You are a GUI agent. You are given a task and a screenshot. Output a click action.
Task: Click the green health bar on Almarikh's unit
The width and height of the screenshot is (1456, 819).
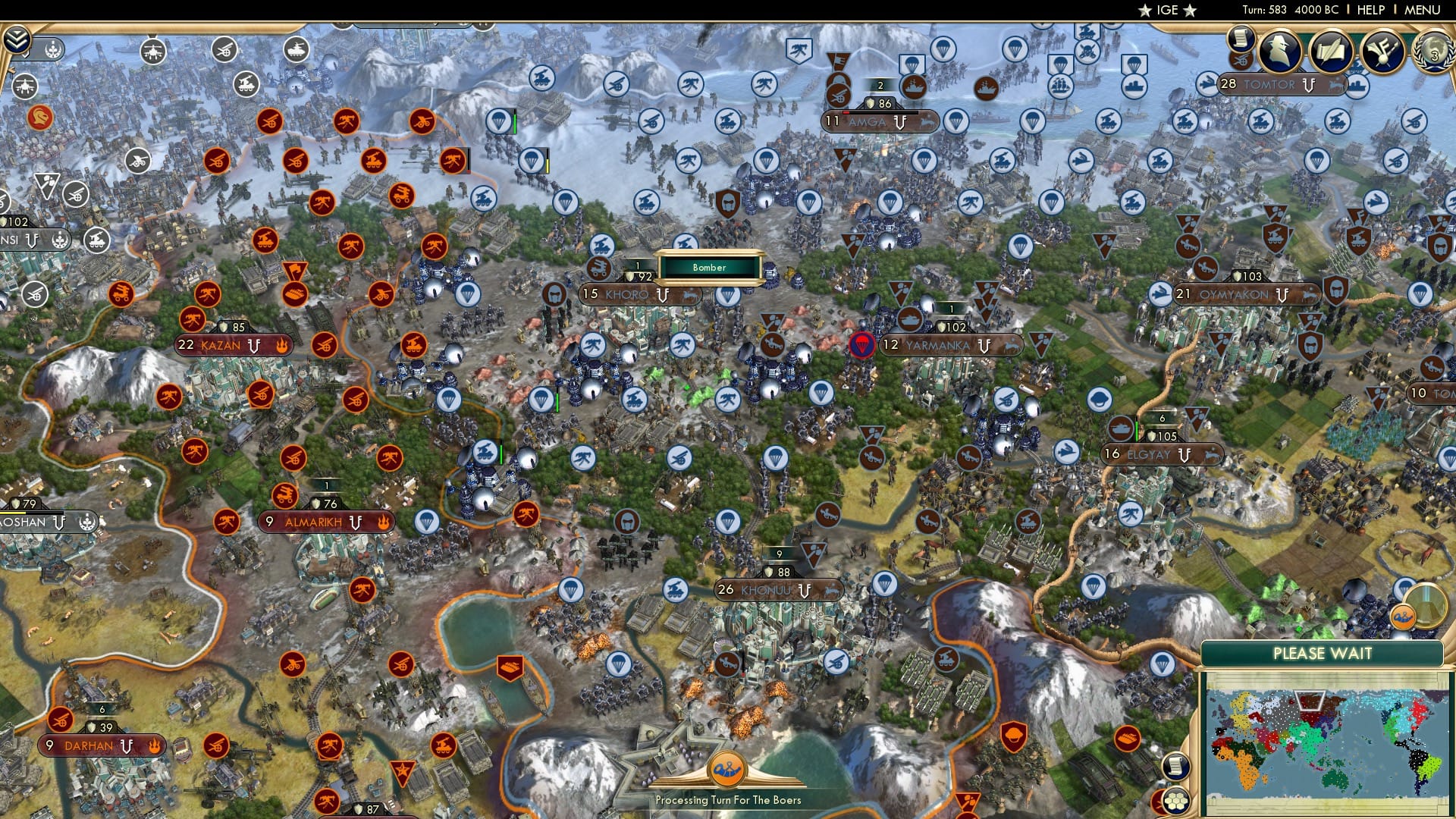[501, 454]
